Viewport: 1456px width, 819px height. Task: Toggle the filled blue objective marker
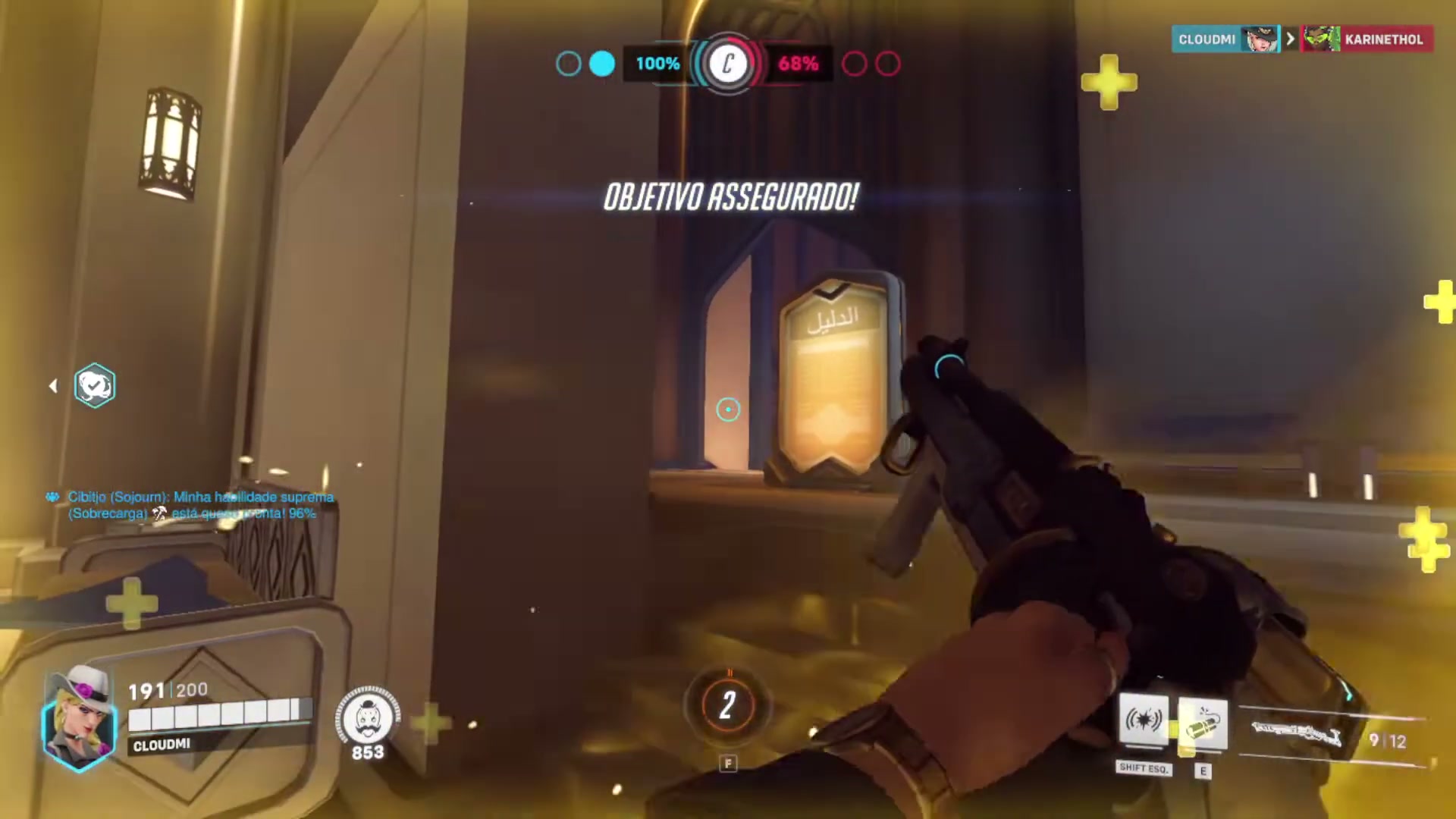[601, 64]
